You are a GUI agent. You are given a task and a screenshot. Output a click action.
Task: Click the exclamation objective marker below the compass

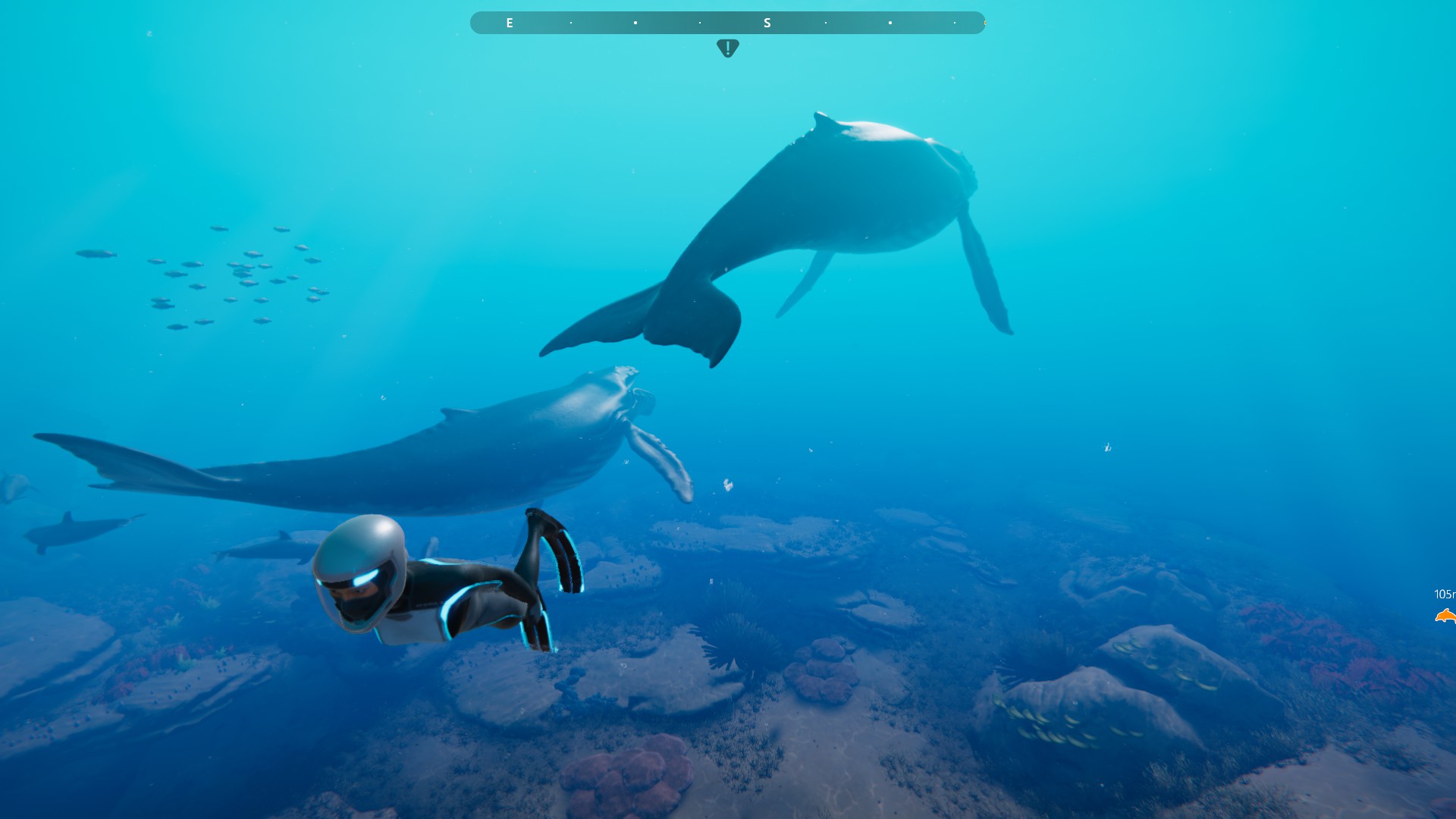[727, 49]
